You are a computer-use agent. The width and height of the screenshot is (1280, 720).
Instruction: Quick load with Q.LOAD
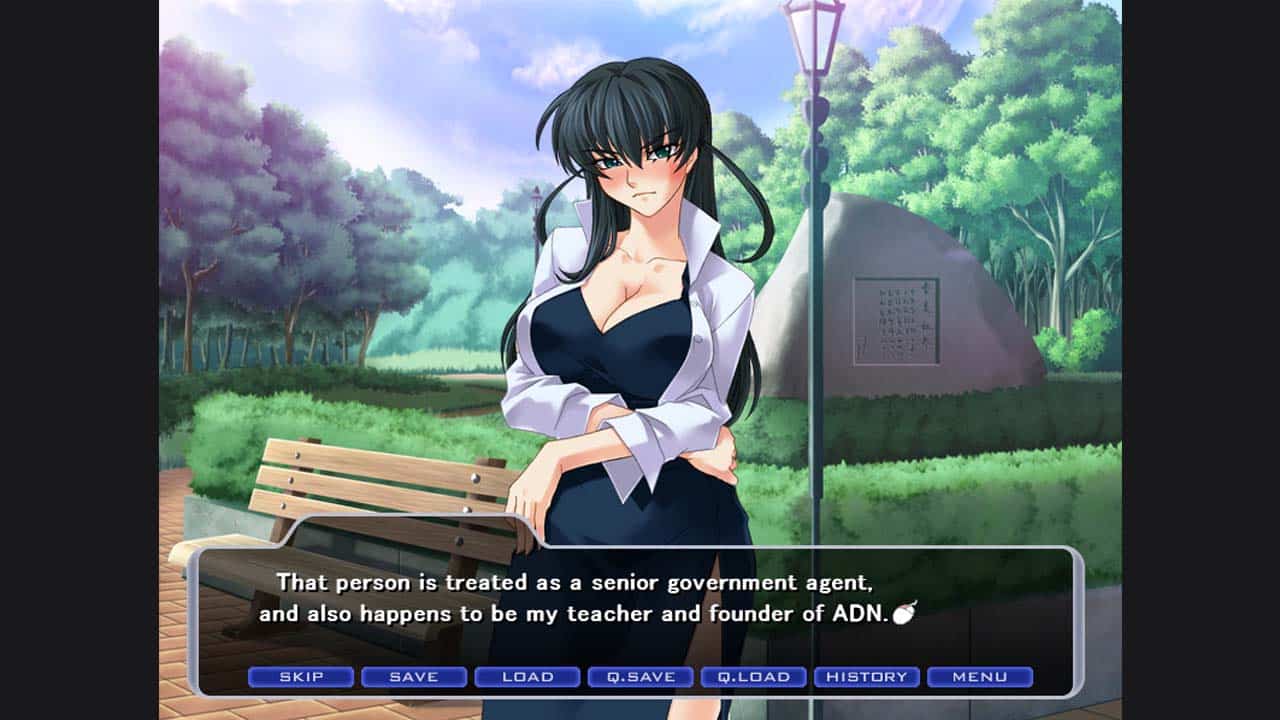(x=753, y=677)
